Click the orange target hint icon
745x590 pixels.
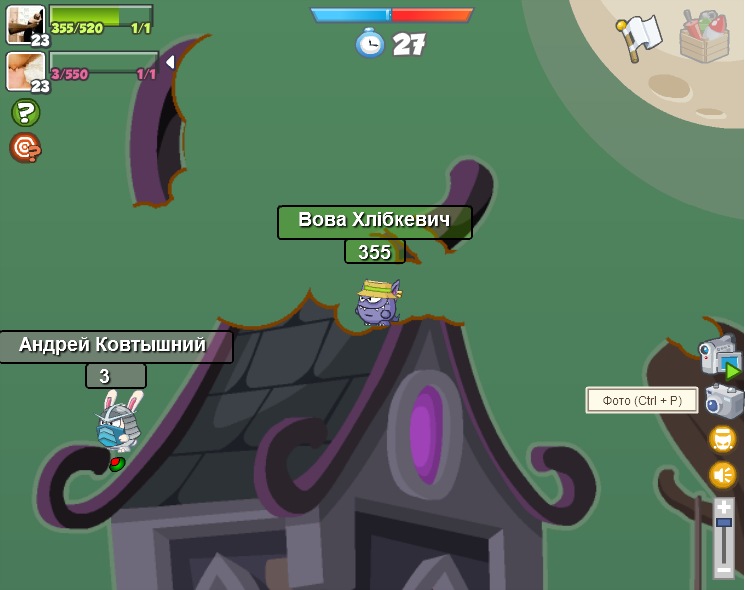[25, 147]
